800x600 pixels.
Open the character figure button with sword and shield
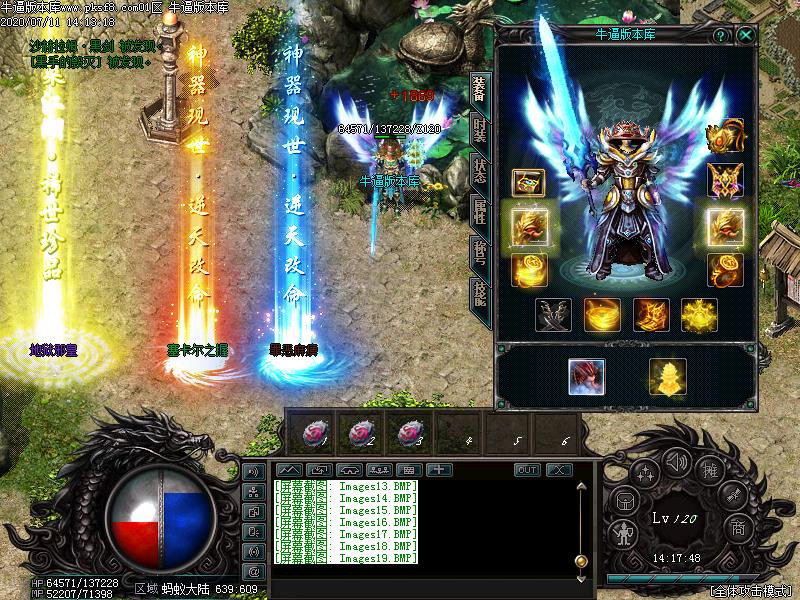(625, 533)
